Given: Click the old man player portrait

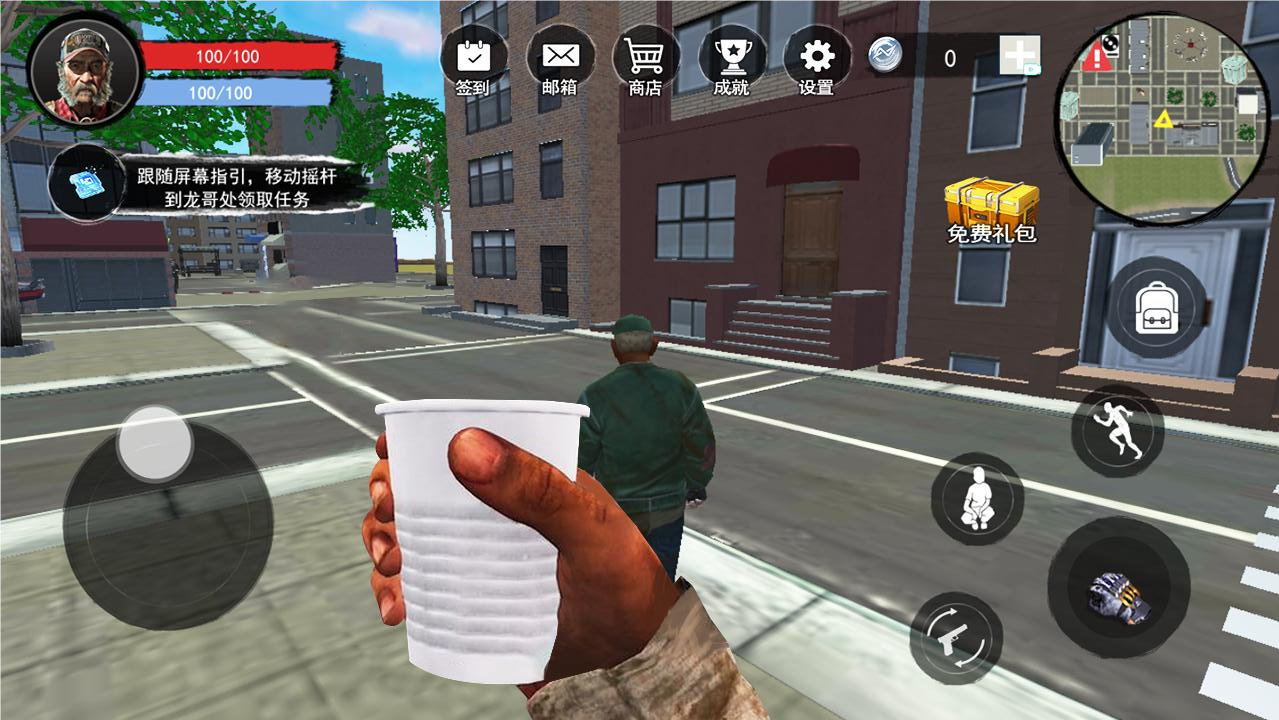Looking at the screenshot, I should tap(85, 70).
